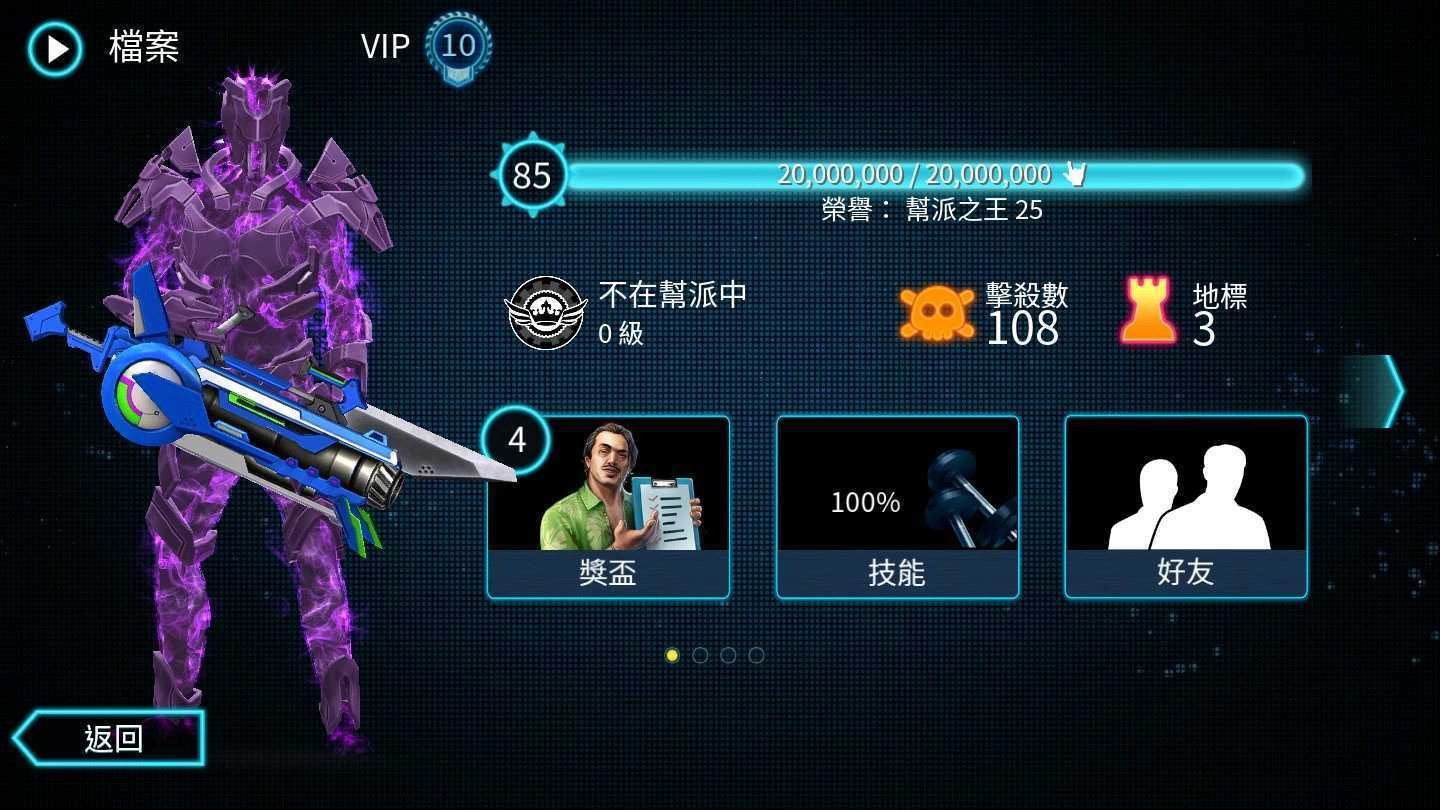1440x810 pixels.
Task: Select the fourth carousel page dot
Action: (x=757, y=655)
